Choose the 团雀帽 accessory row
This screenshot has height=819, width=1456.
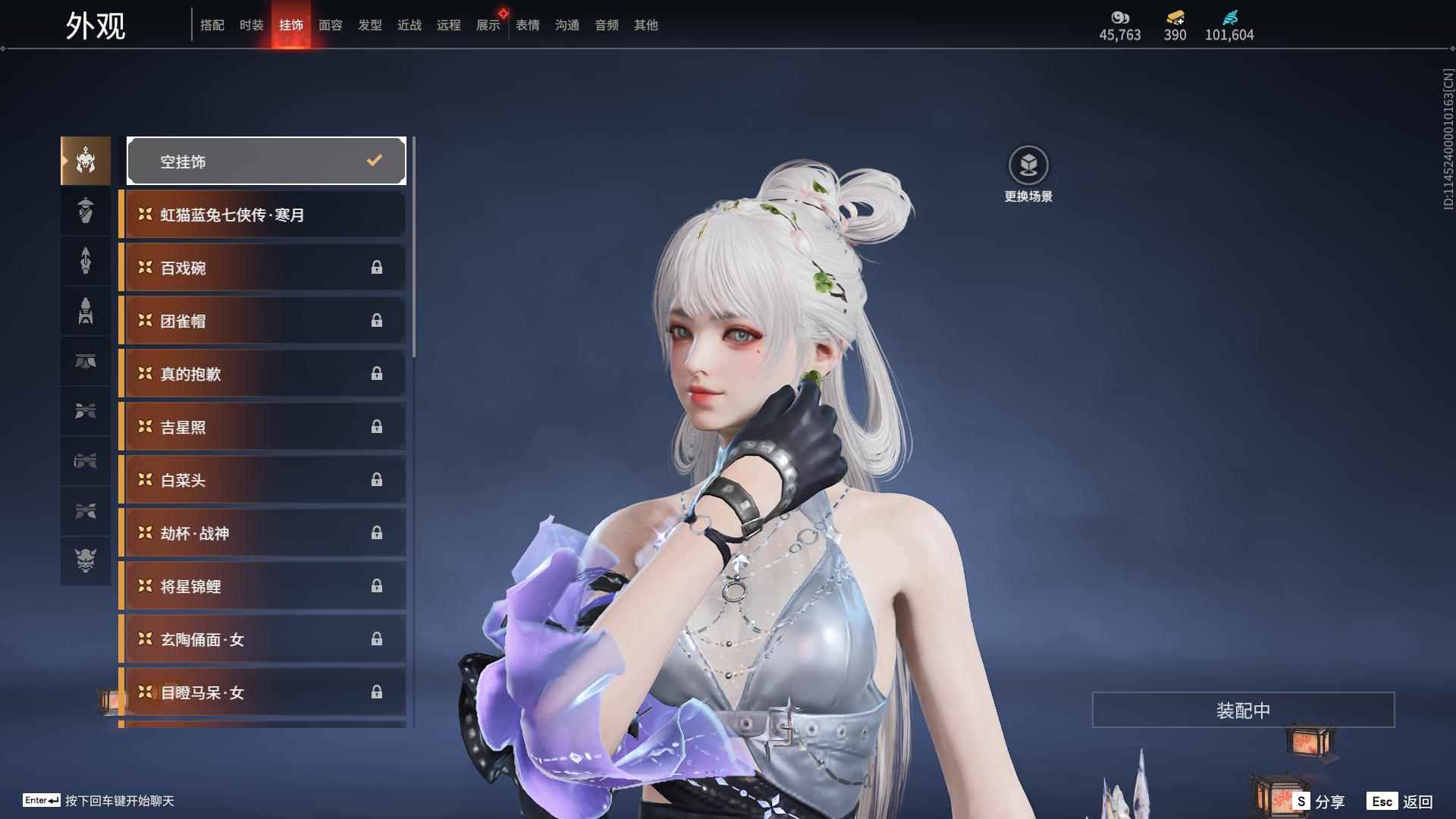pyautogui.click(x=263, y=321)
